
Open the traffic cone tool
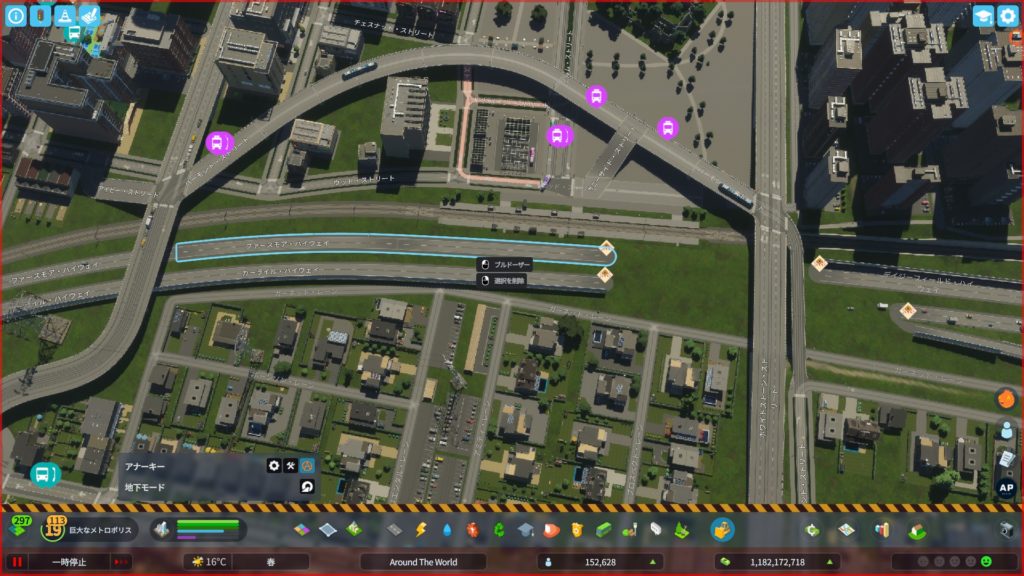(x=64, y=16)
